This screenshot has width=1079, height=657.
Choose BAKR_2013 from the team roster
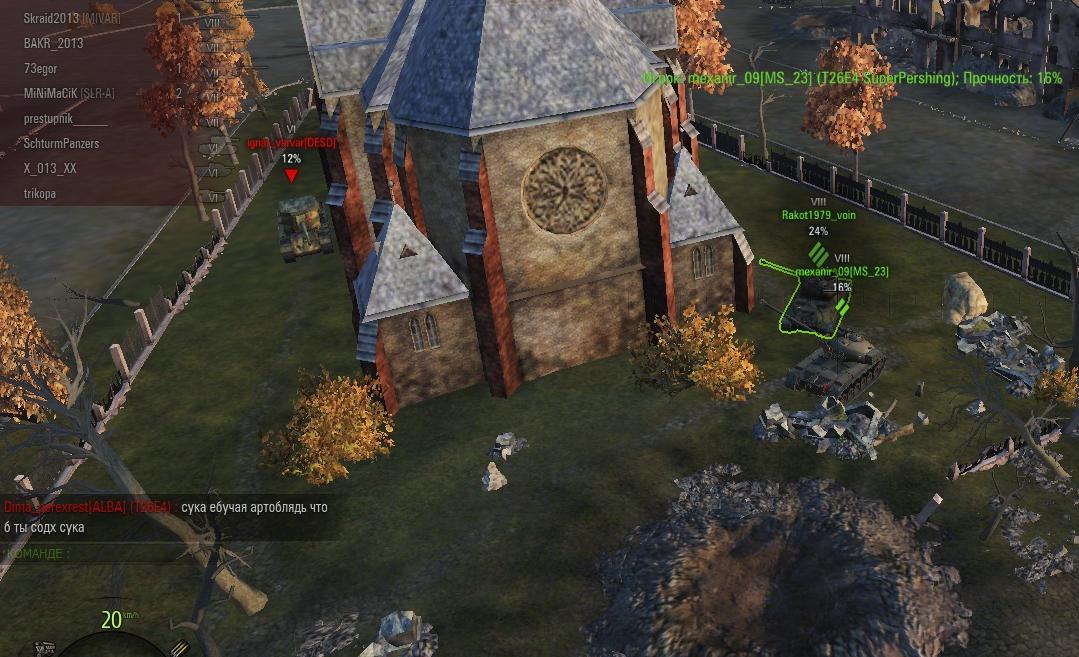point(54,44)
